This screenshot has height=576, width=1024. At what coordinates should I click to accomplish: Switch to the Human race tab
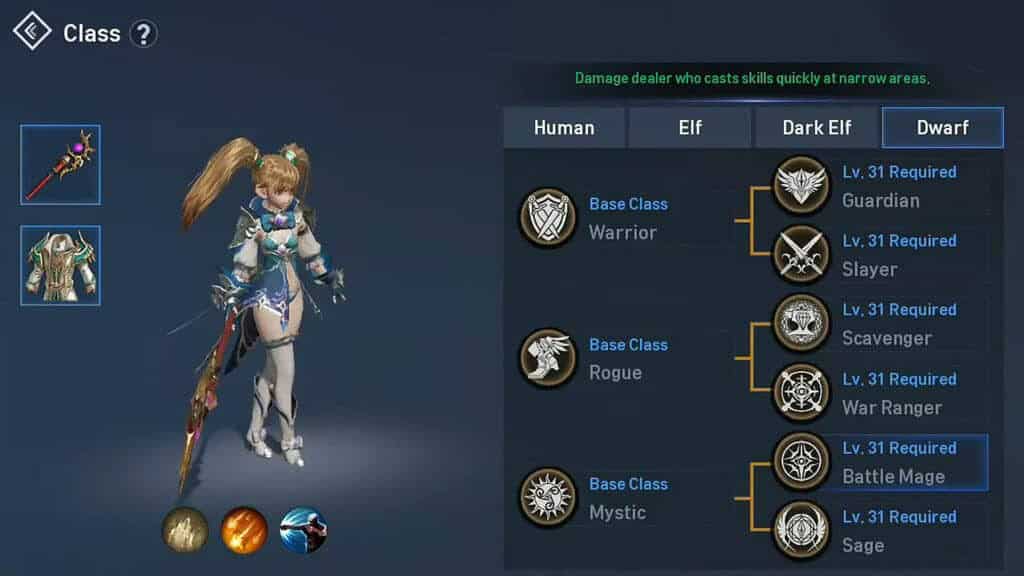564,128
